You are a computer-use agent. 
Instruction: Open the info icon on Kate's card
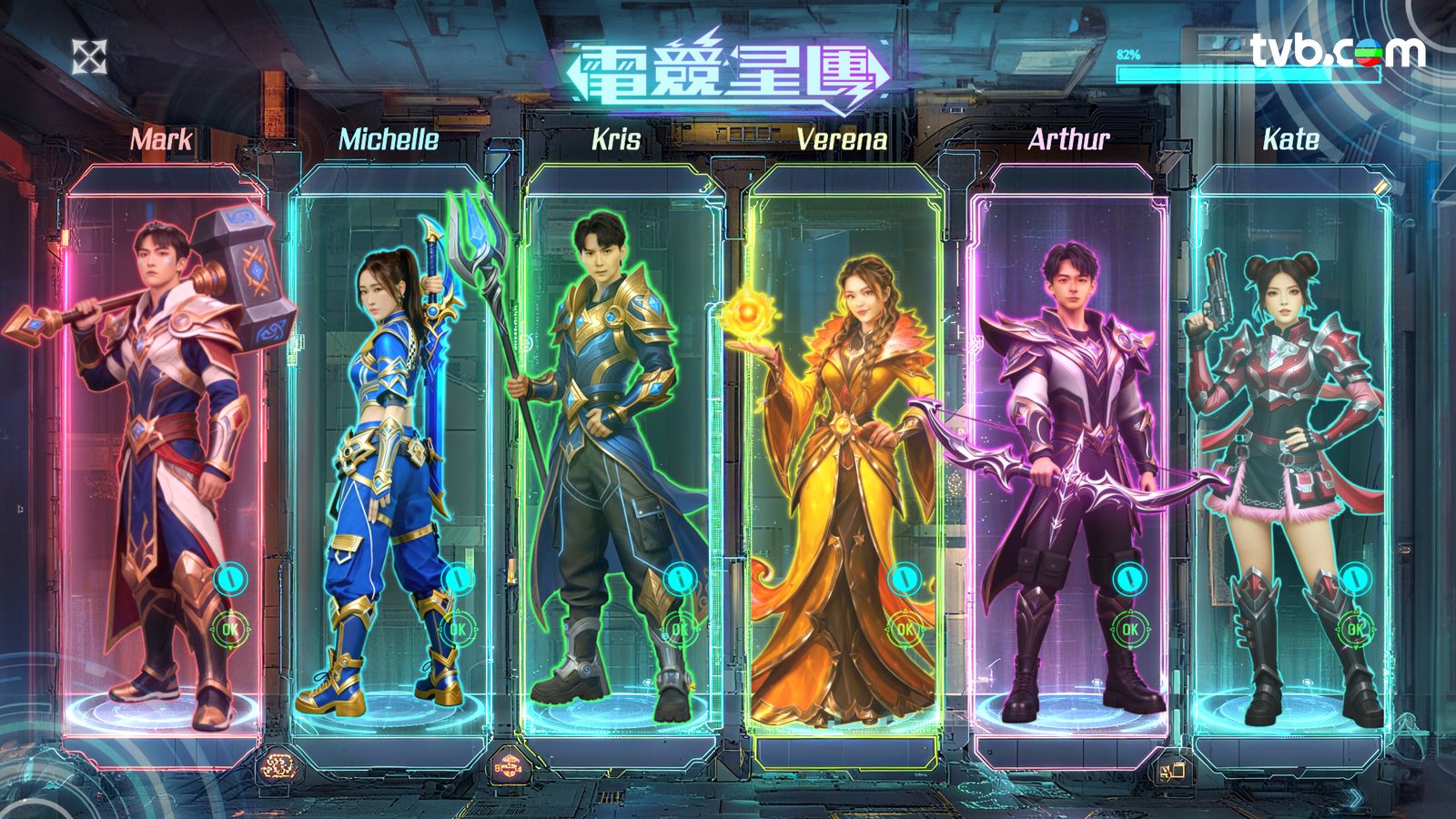pyautogui.click(x=1355, y=578)
